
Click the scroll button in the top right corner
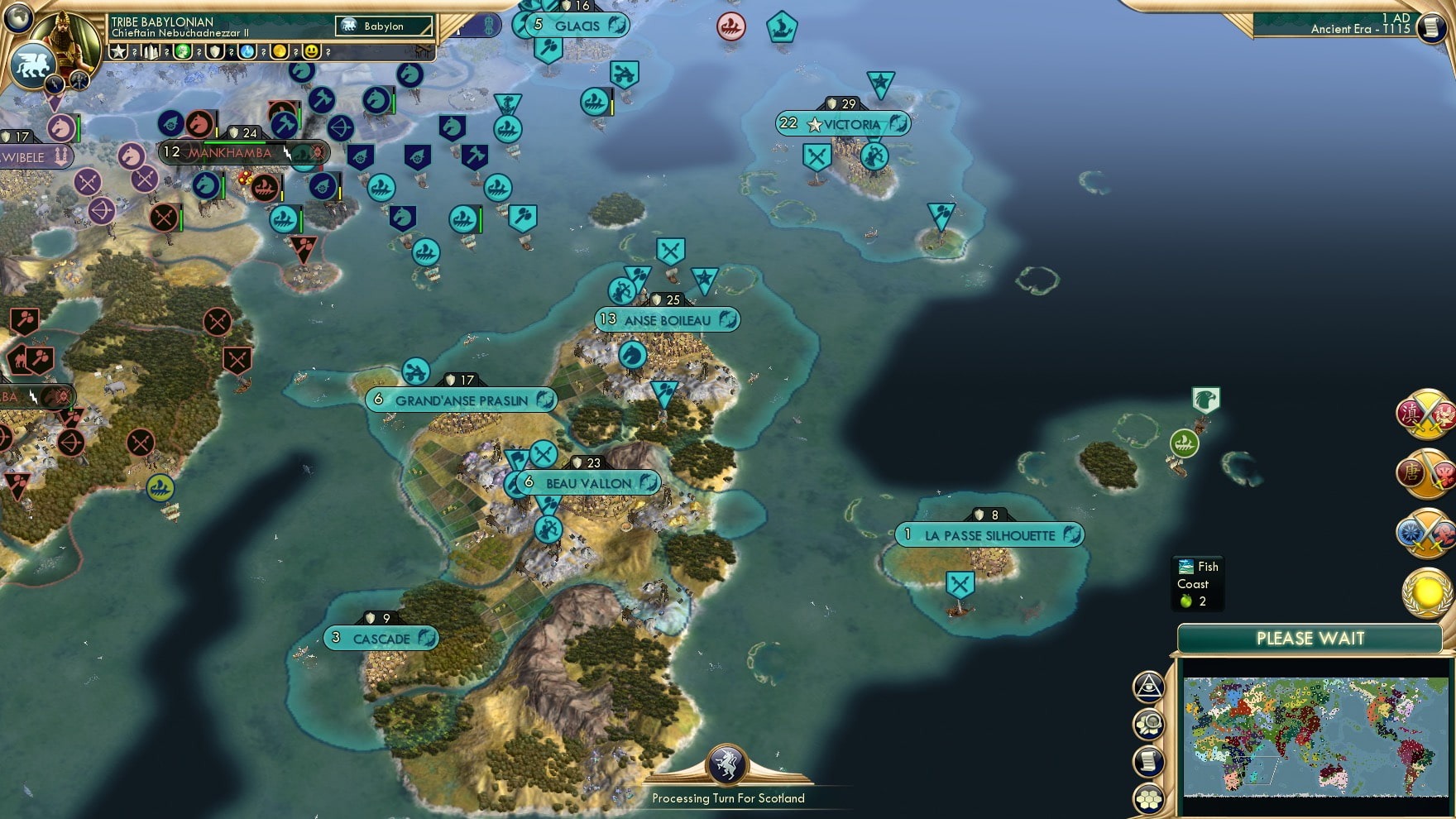click(1434, 29)
